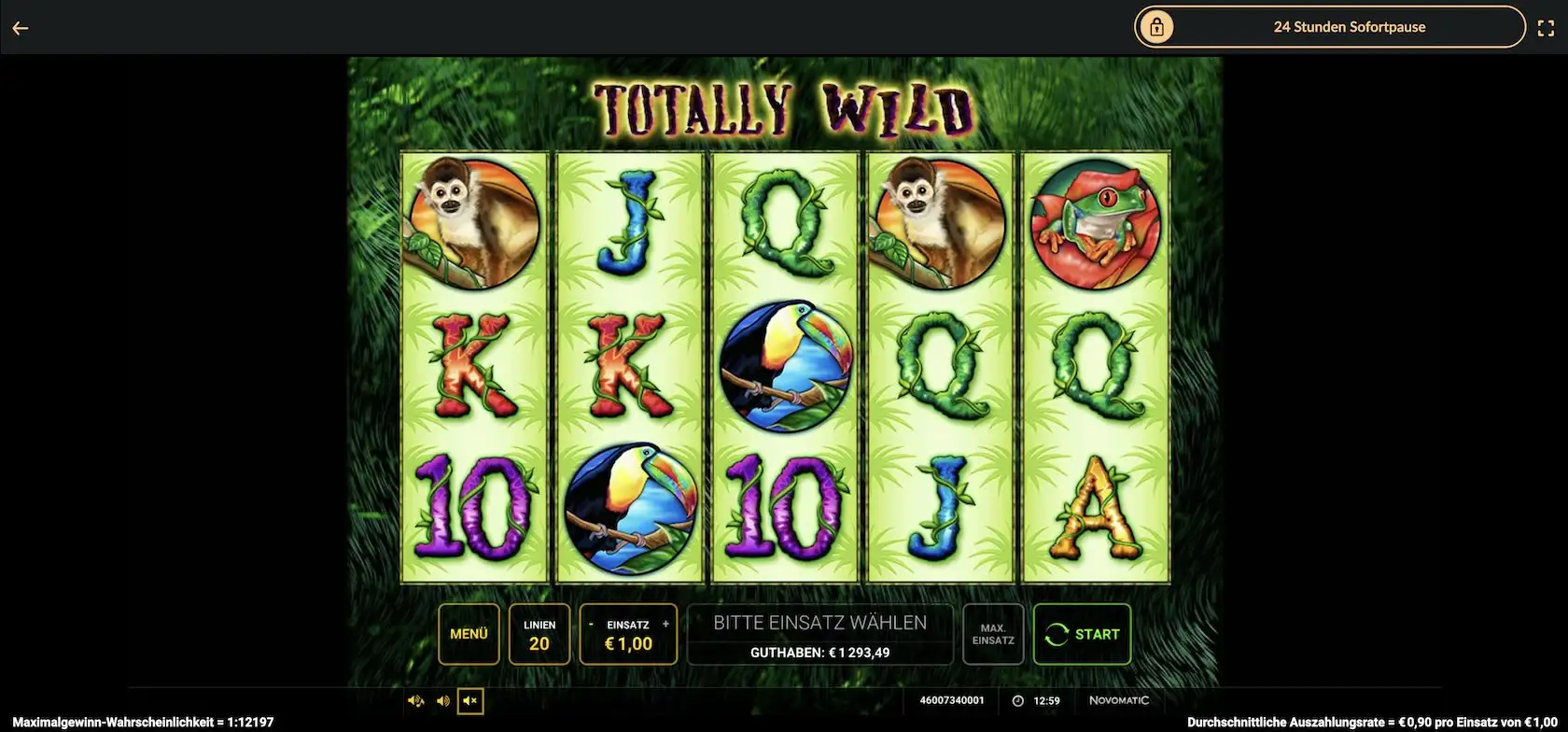This screenshot has width=1568, height=732.
Task: Select the muted speaker sound option
Action: pos(470,700)
